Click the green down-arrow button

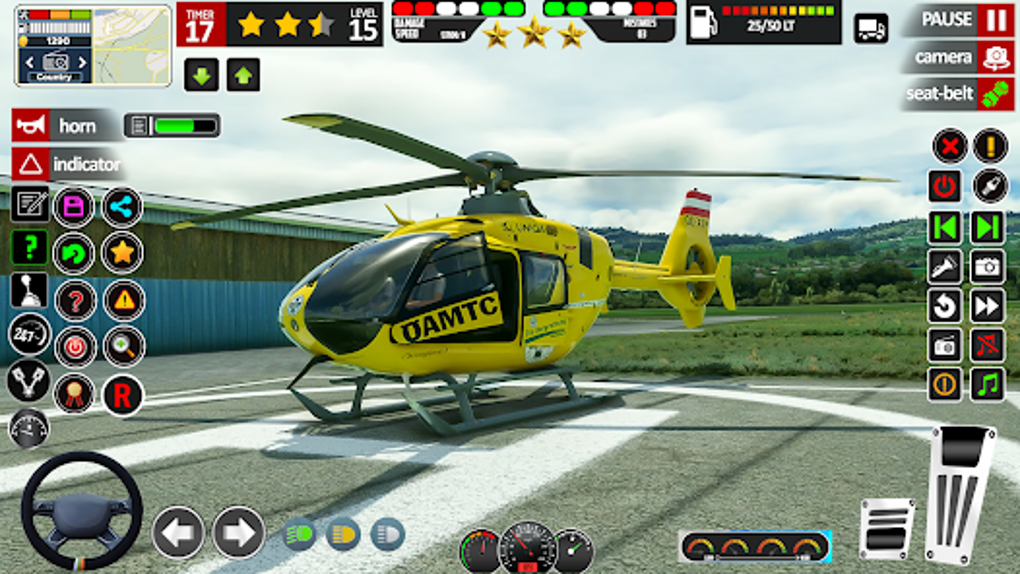(201, 74)
